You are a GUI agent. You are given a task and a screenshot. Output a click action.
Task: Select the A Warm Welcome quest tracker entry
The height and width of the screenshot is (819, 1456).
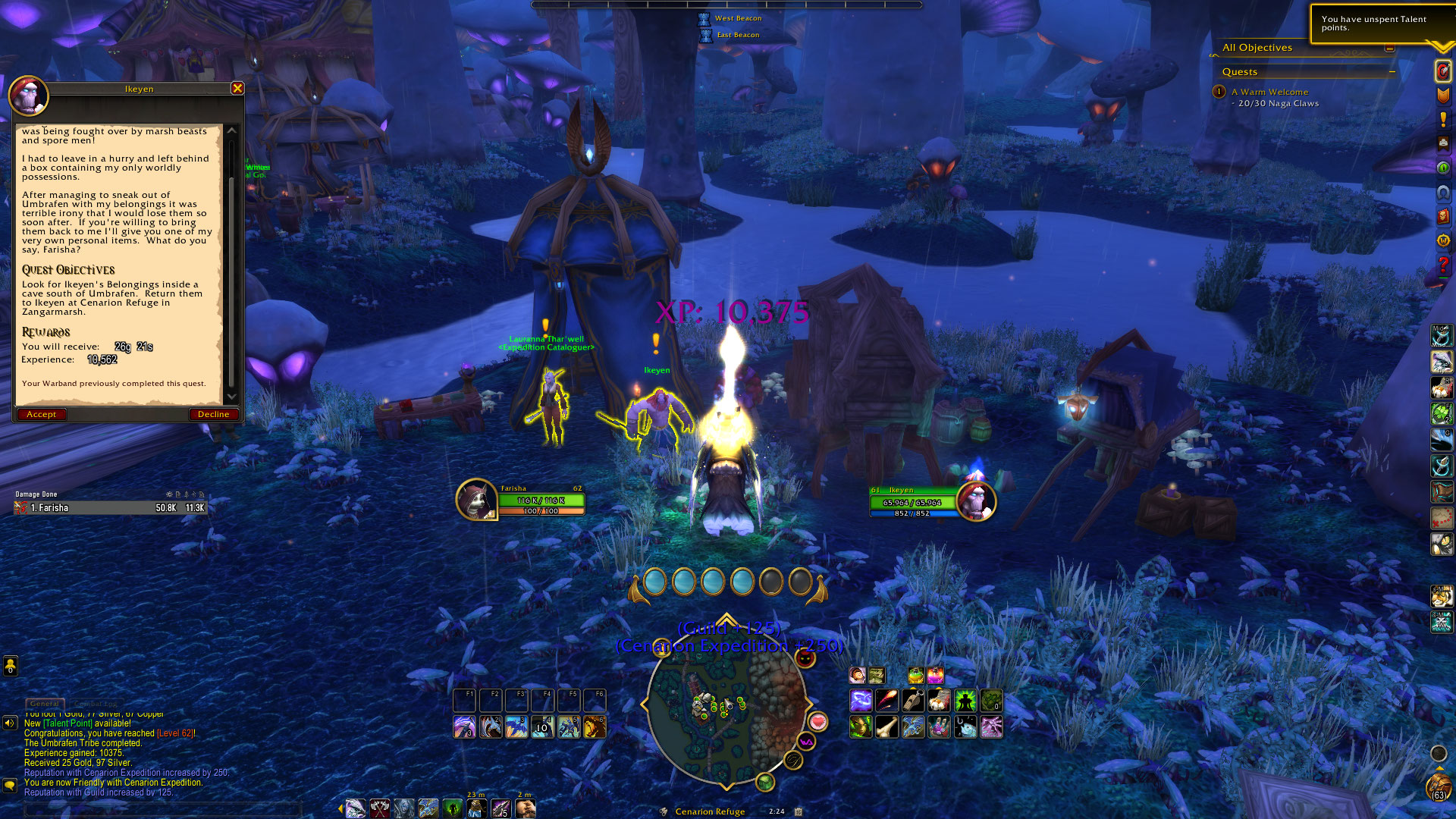coord(1269,92)
